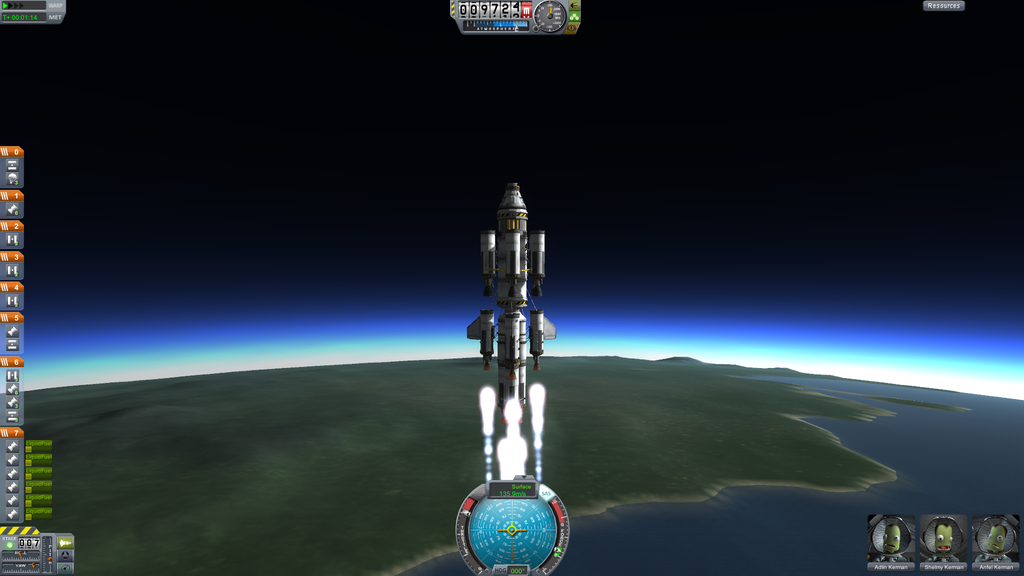The image size is (1024, 576).
Task: Select the stage 0 header
Action: click(x=12, y=152)
